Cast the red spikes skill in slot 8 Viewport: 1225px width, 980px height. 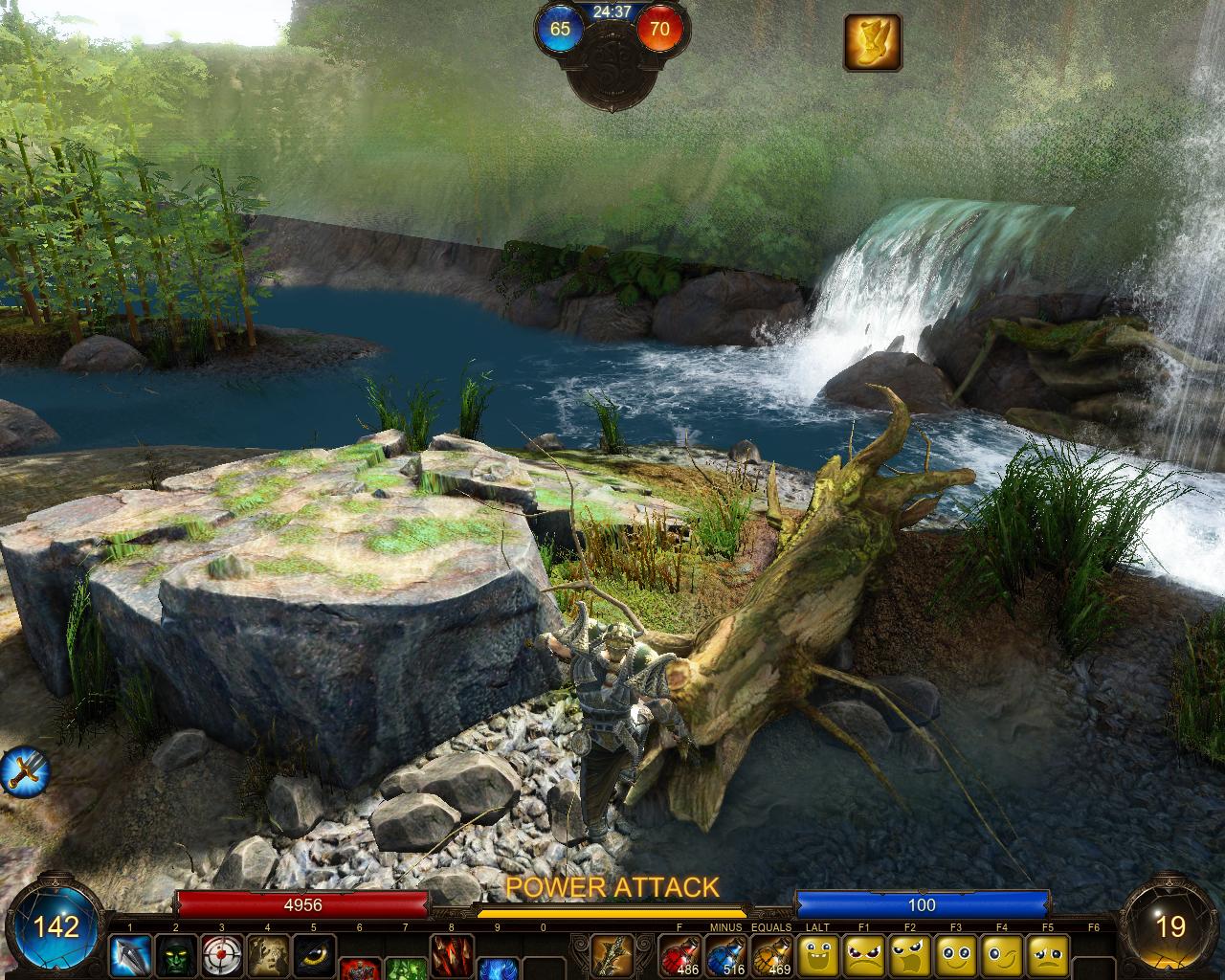click(451, 955)
